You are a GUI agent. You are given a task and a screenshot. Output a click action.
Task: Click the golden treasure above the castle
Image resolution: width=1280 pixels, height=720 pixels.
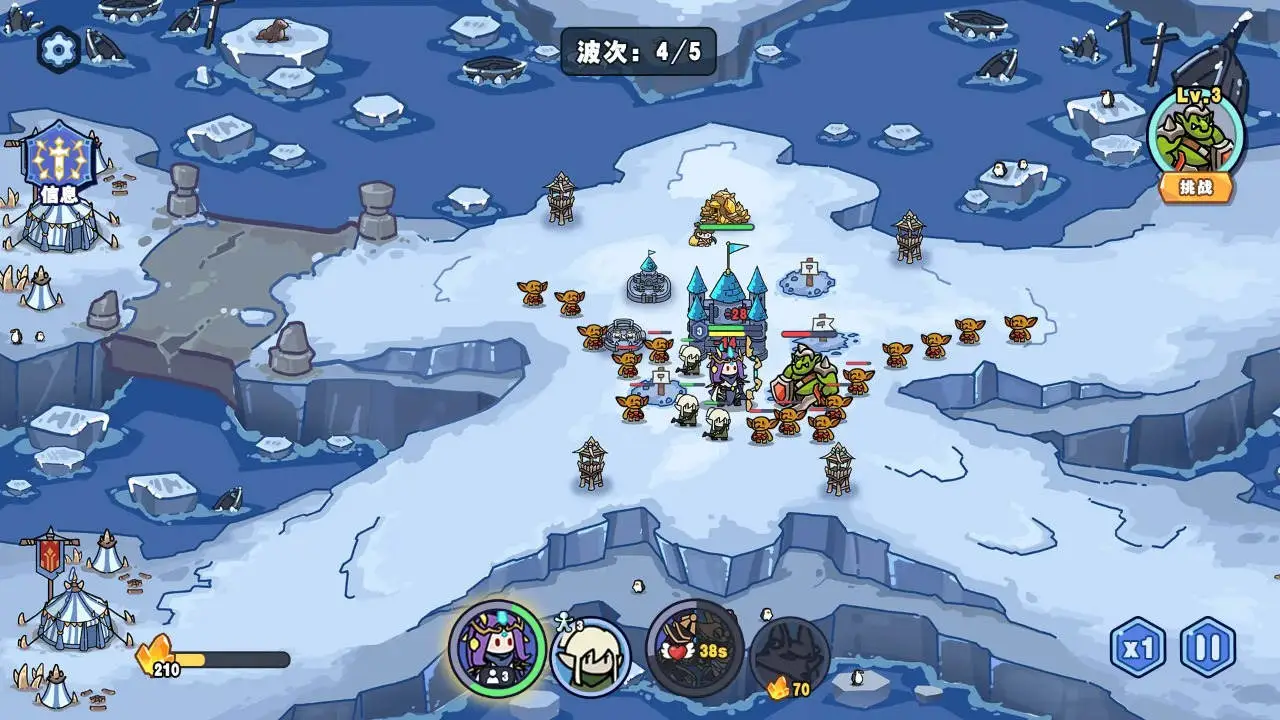(727, 207)
